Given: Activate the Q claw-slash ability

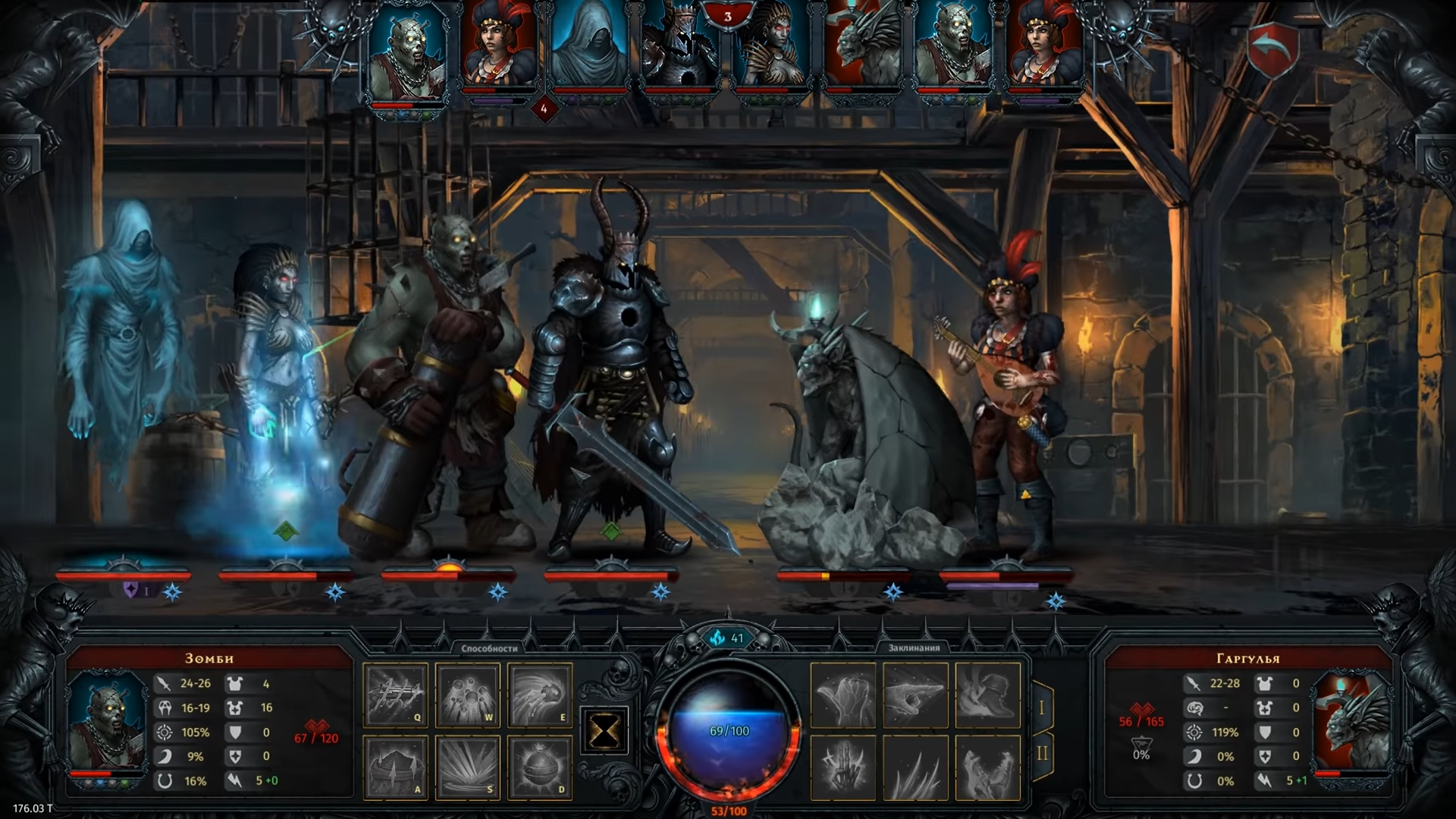Looking at the screenshot, I should coord(396,695).
